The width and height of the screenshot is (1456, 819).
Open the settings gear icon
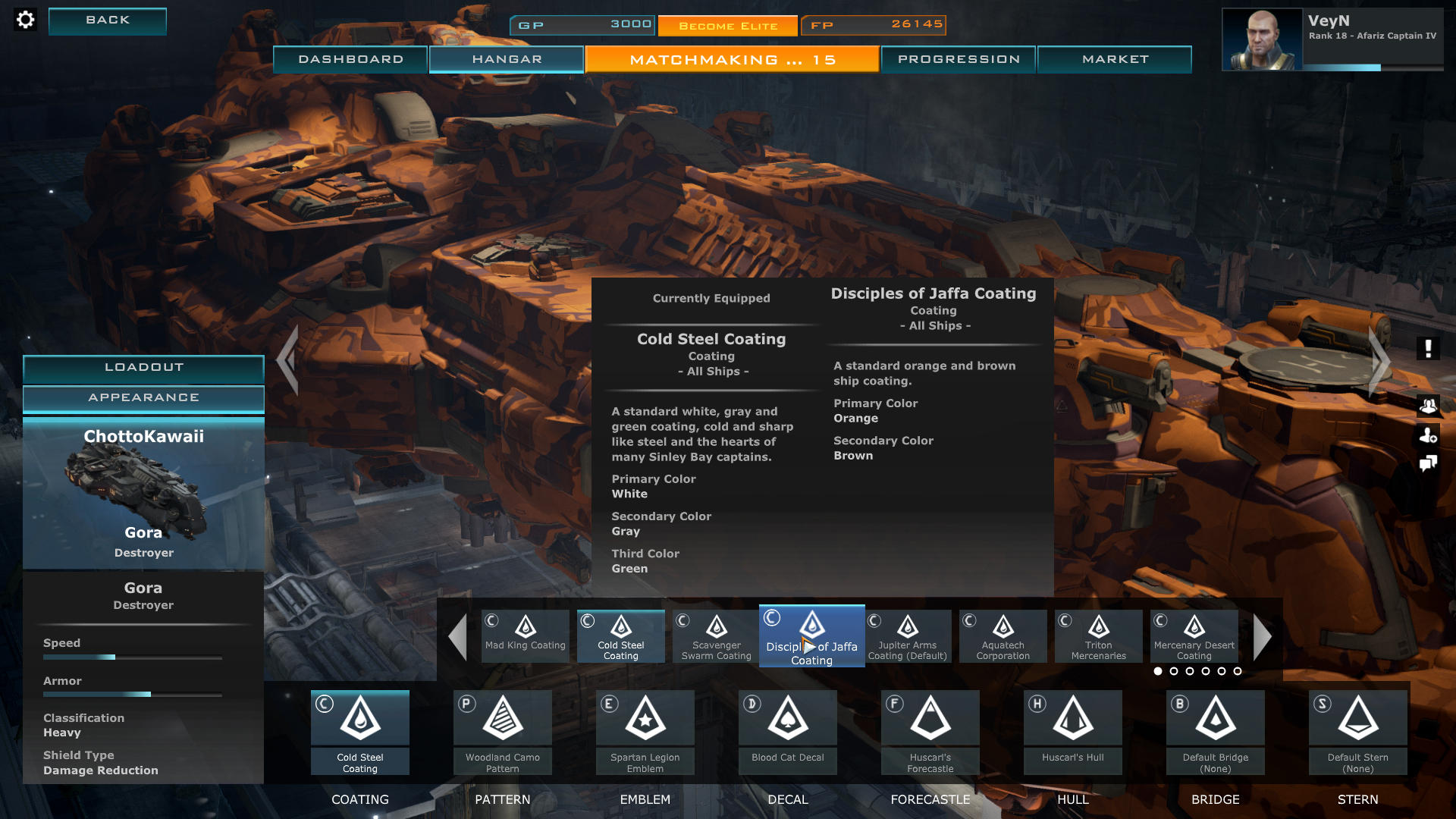point(25,20)
